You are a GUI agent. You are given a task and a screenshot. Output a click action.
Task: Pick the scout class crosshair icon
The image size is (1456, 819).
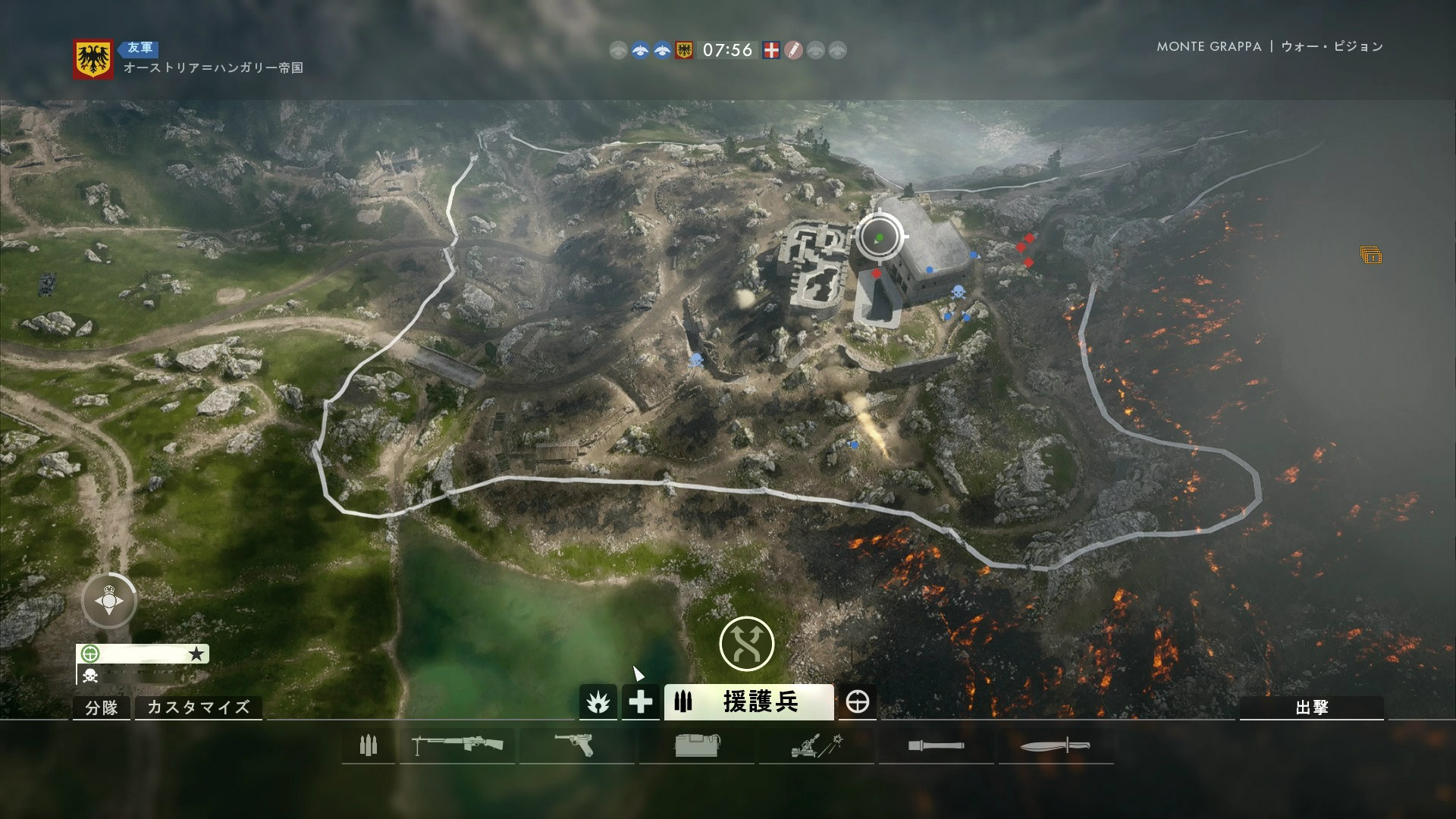pyautogui.click(x=858, y=703)
